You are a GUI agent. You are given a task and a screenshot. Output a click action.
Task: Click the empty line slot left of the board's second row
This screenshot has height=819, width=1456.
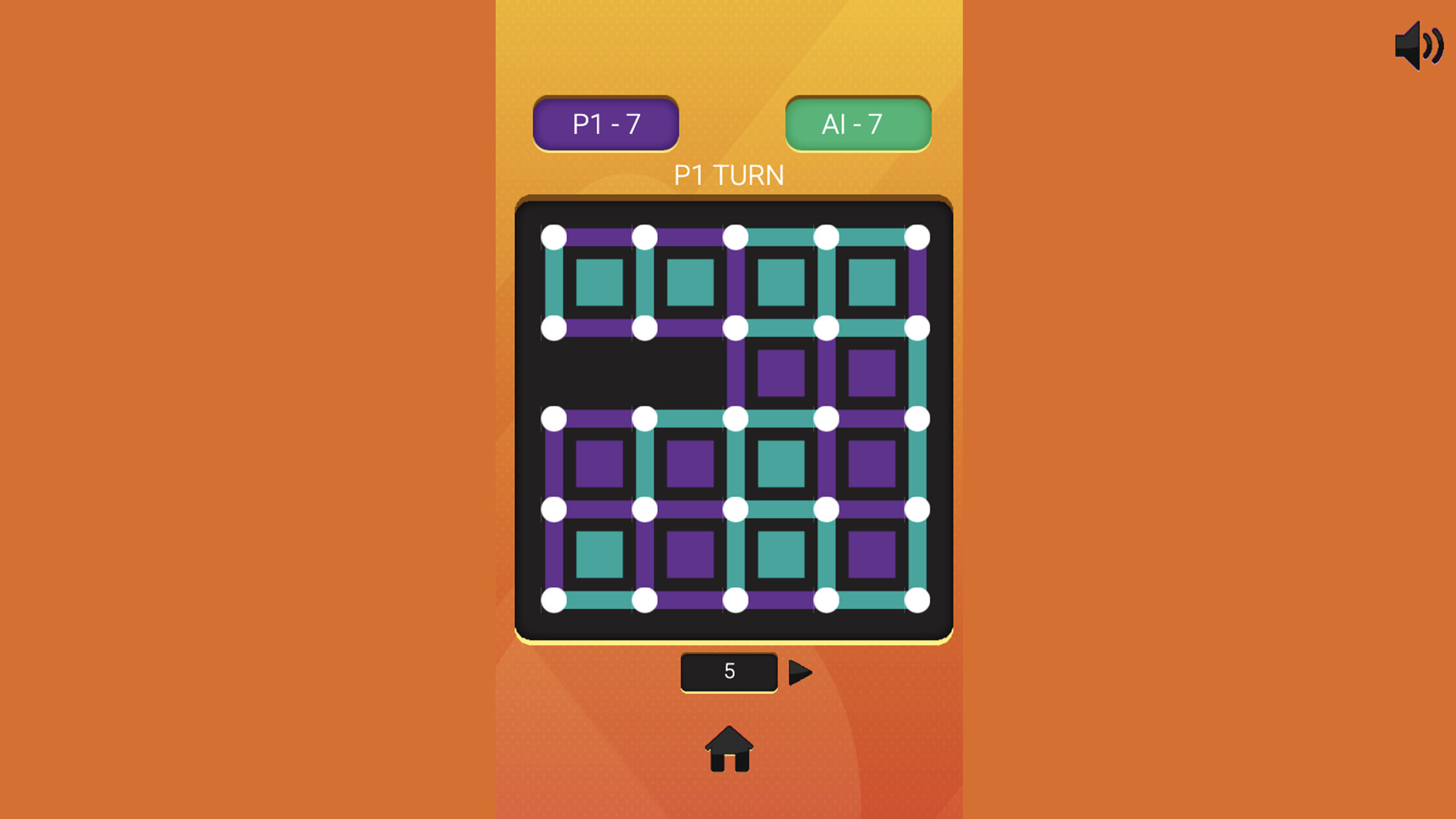(553, 372)
